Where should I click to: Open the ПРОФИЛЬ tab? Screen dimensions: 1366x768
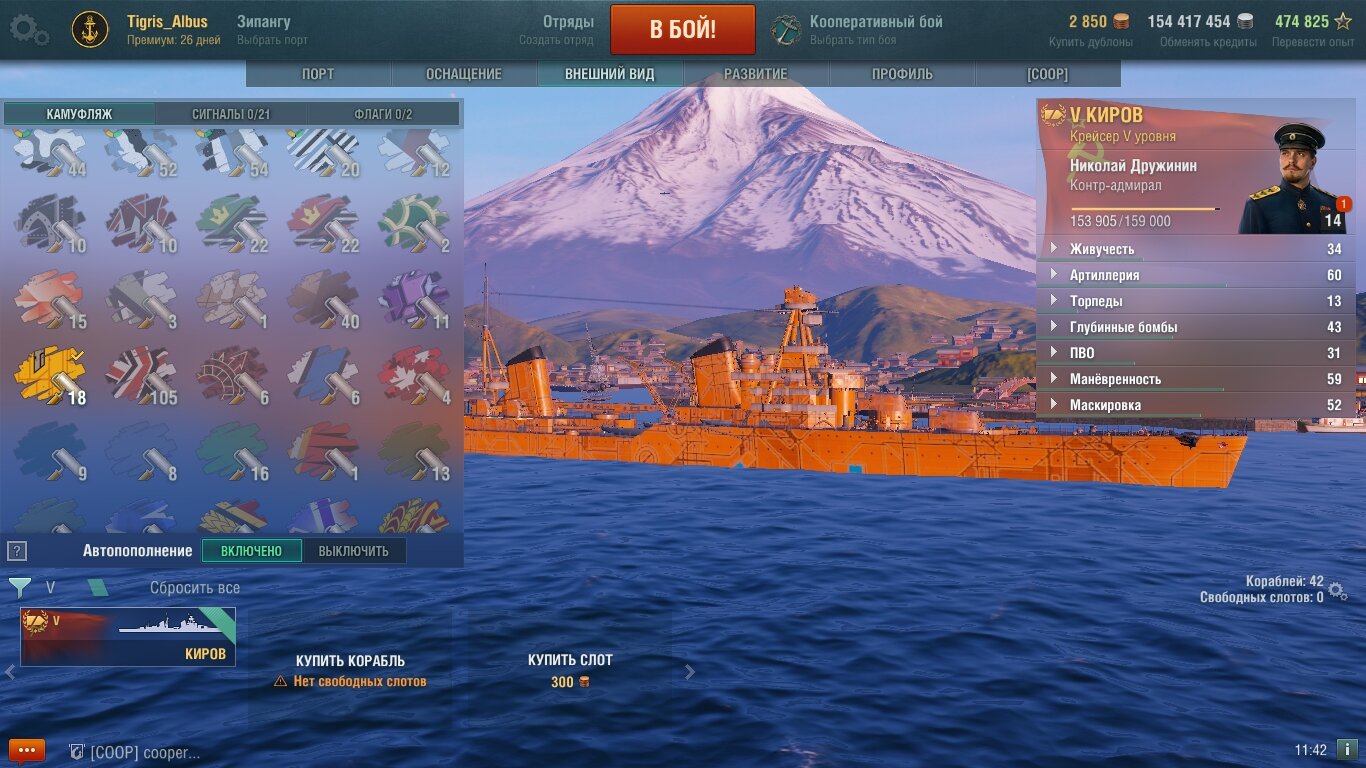(x=901, y=74)
